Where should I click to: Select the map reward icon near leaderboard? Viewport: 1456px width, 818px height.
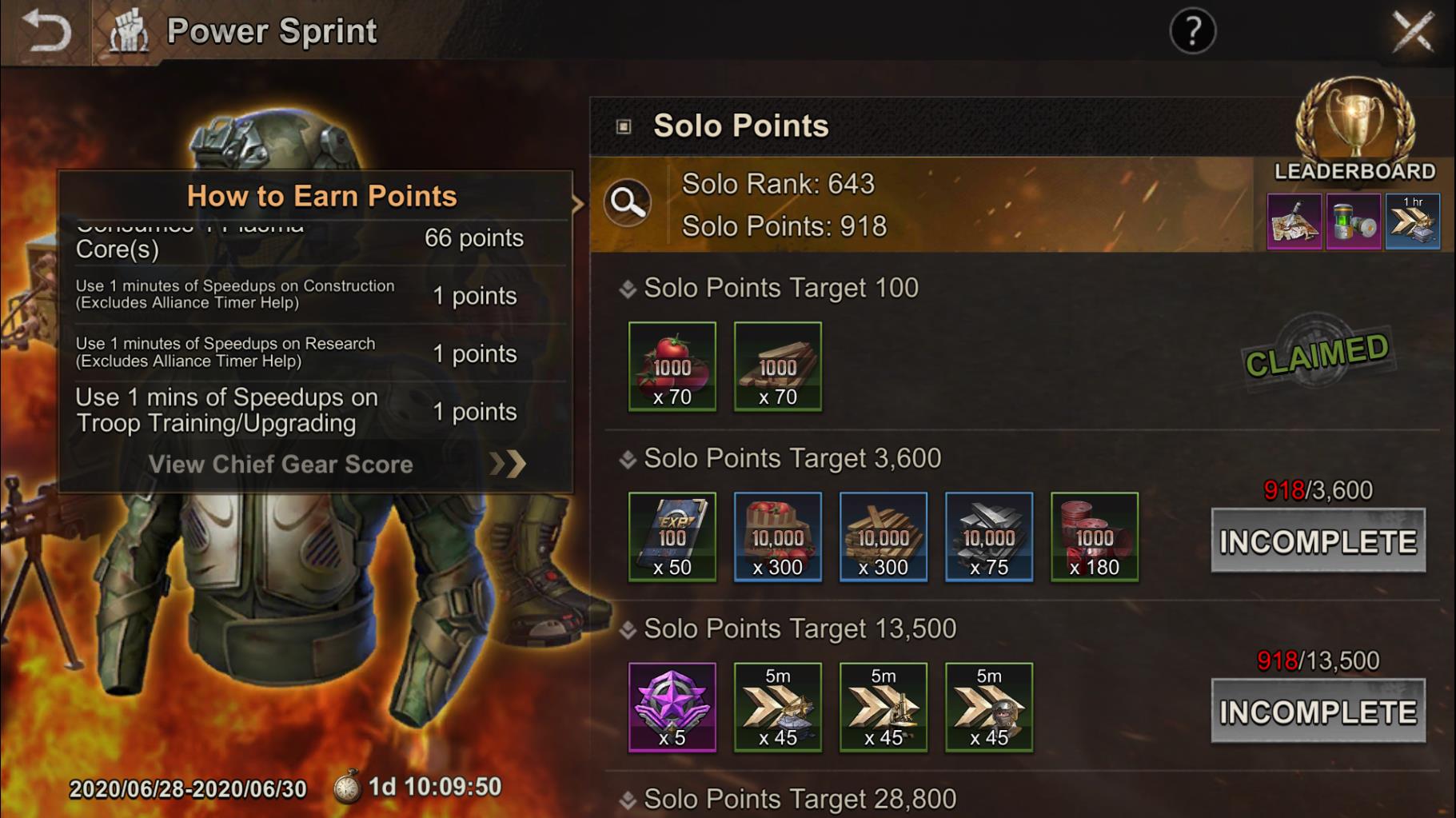(1294, 221)
